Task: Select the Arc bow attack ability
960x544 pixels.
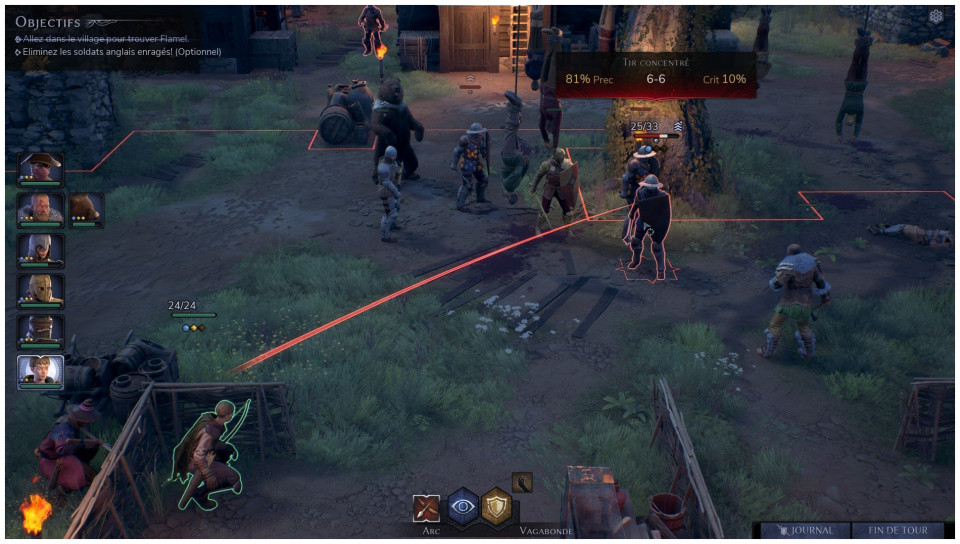Action: 427,508
